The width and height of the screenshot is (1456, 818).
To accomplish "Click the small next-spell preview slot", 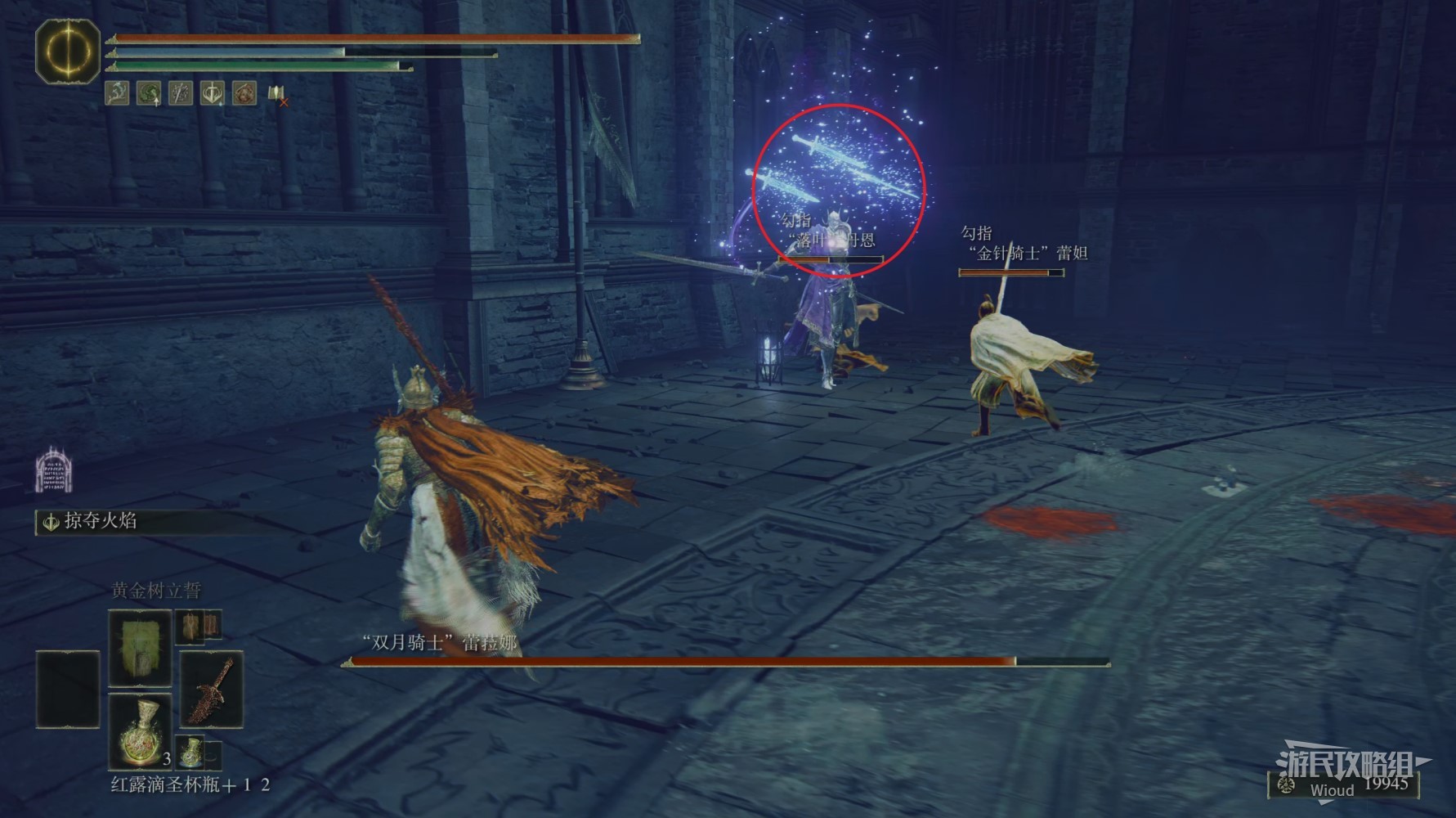I will (x=199, y=627).
